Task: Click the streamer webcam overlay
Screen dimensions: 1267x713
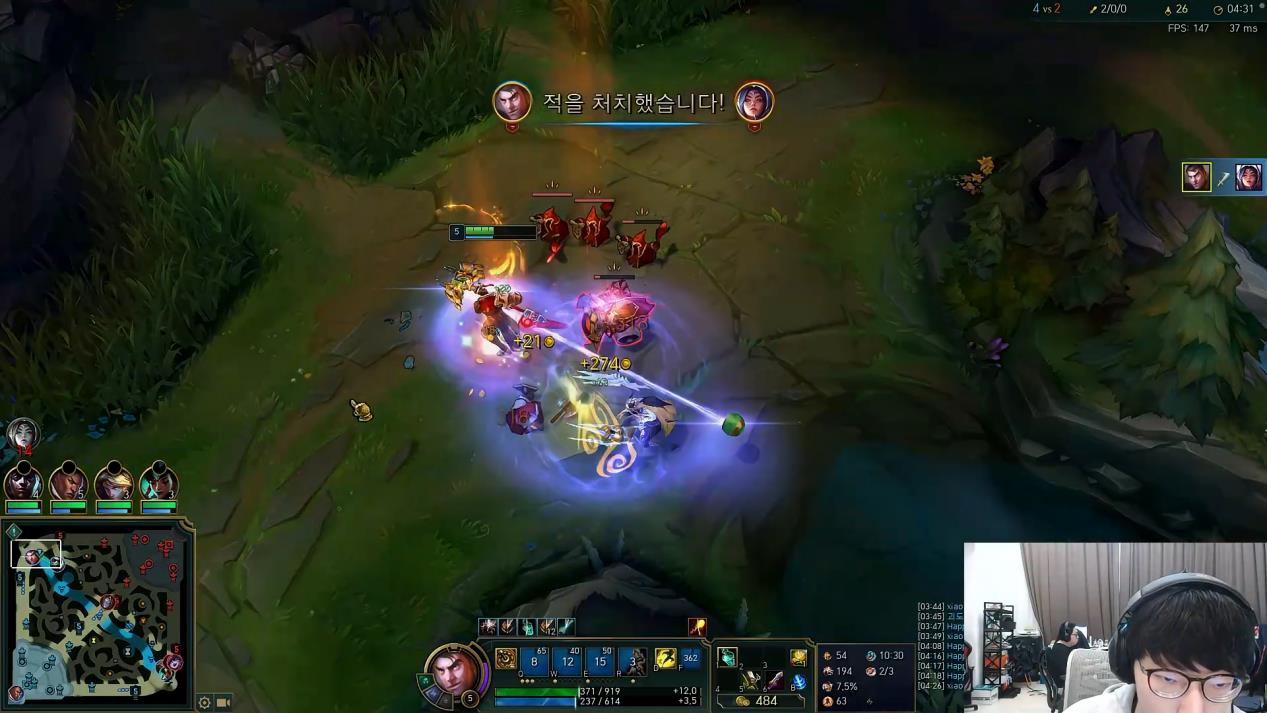Action: 1115,627
